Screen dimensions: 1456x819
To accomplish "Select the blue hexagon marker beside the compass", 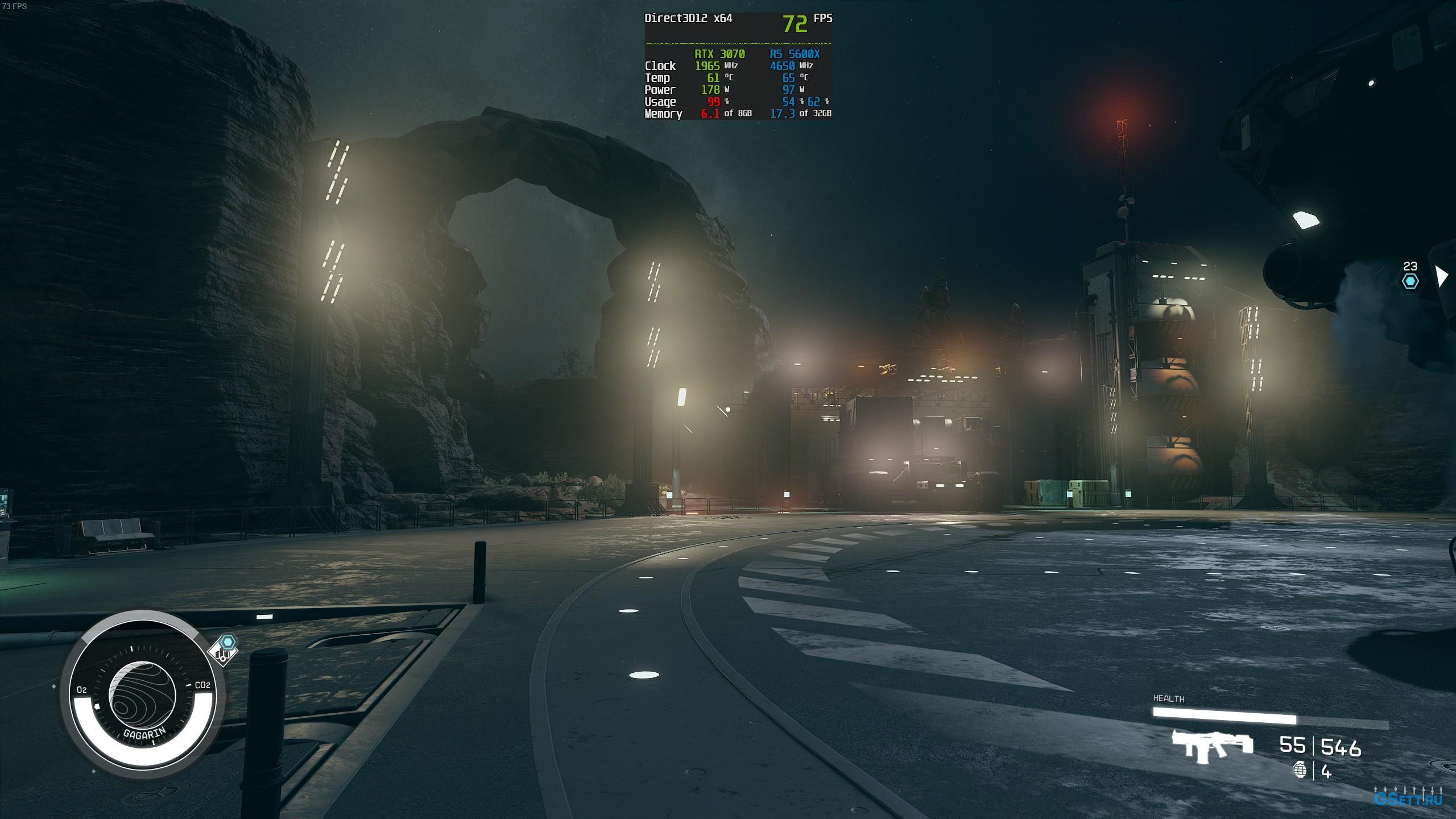I will [228, 643].
